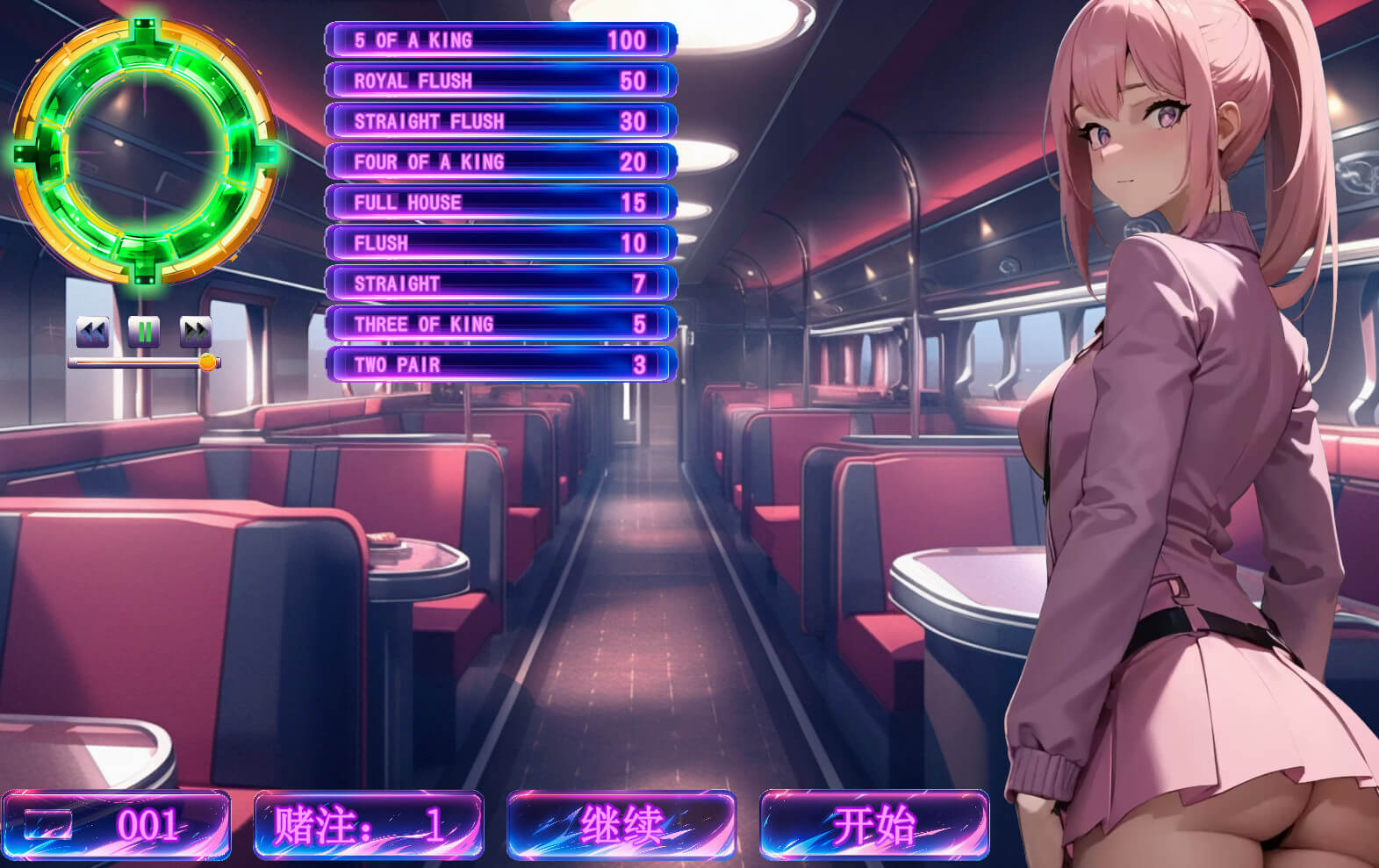Screen dimensions: 1379x868
Task: Pause the music with the pause button
Action: point(144,332)
